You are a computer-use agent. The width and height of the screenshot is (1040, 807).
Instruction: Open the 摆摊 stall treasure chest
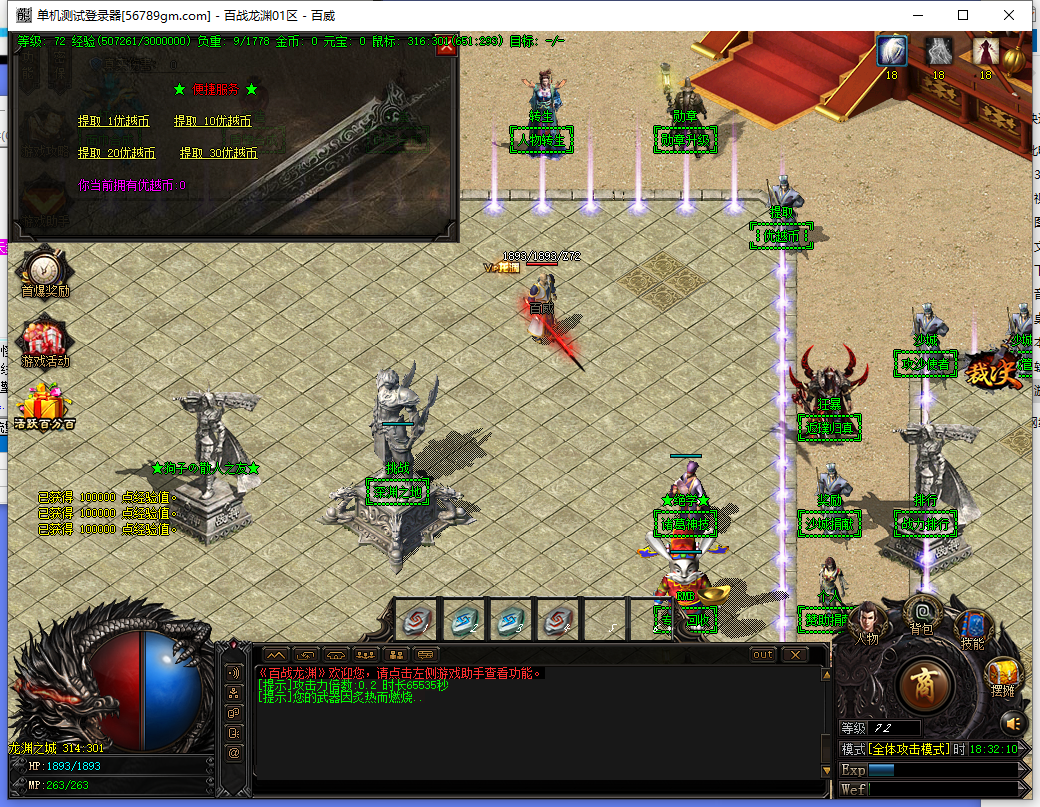1002,677
